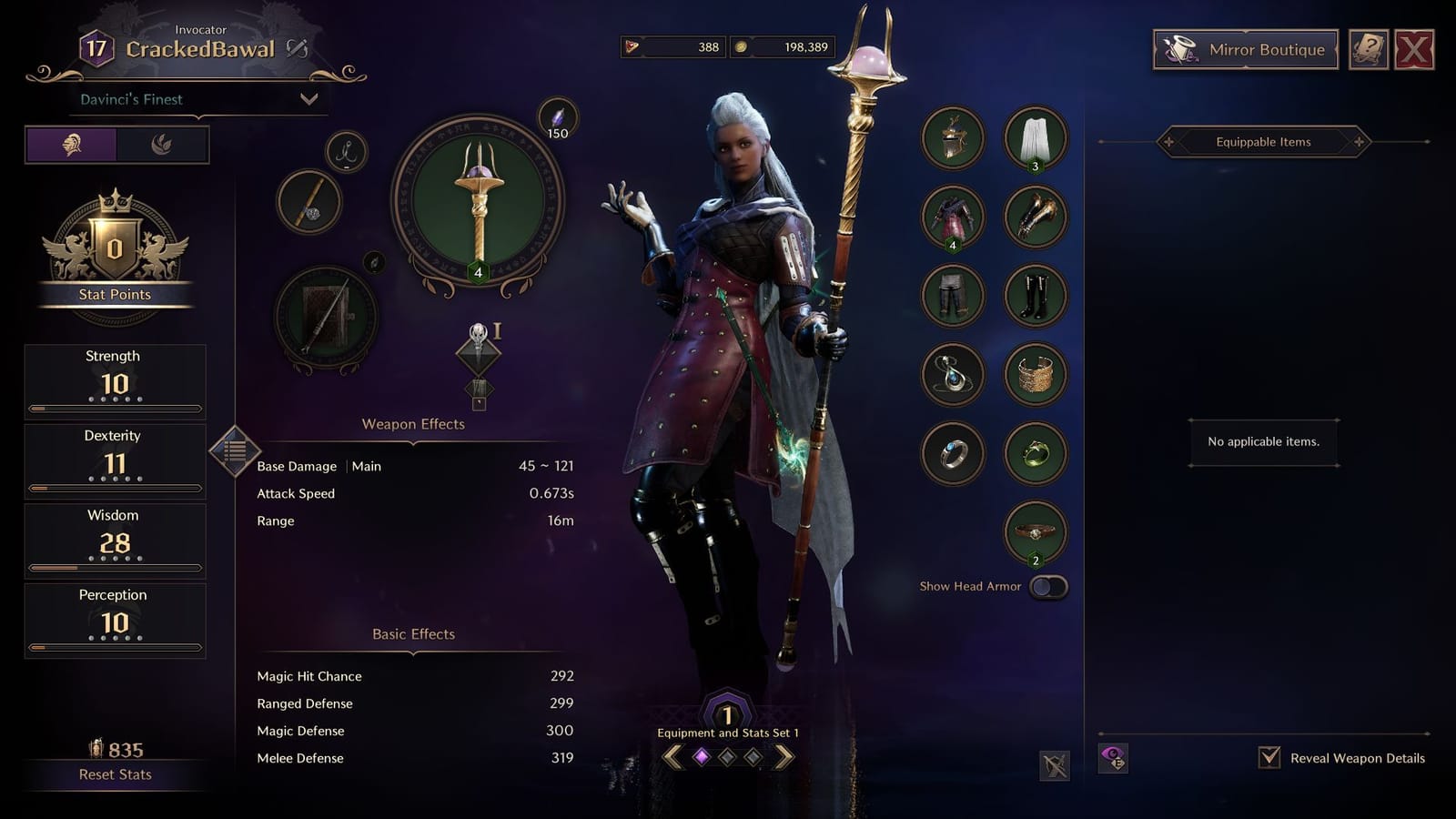Open the Mirror Boutique
This screenshot has height=819, width=1456.
pos(1245,51)
